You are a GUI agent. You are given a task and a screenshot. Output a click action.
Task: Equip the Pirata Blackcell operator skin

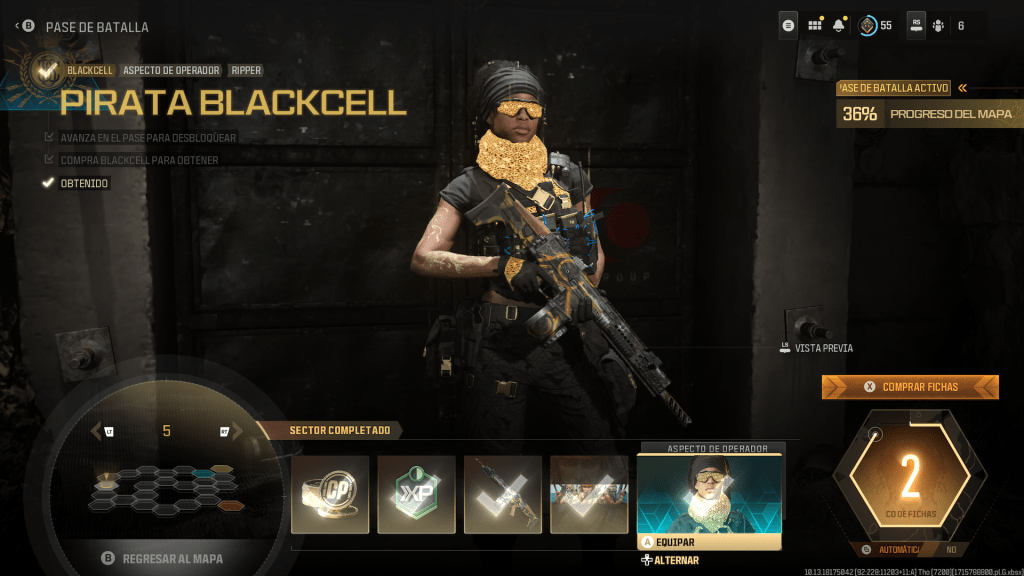709,542
